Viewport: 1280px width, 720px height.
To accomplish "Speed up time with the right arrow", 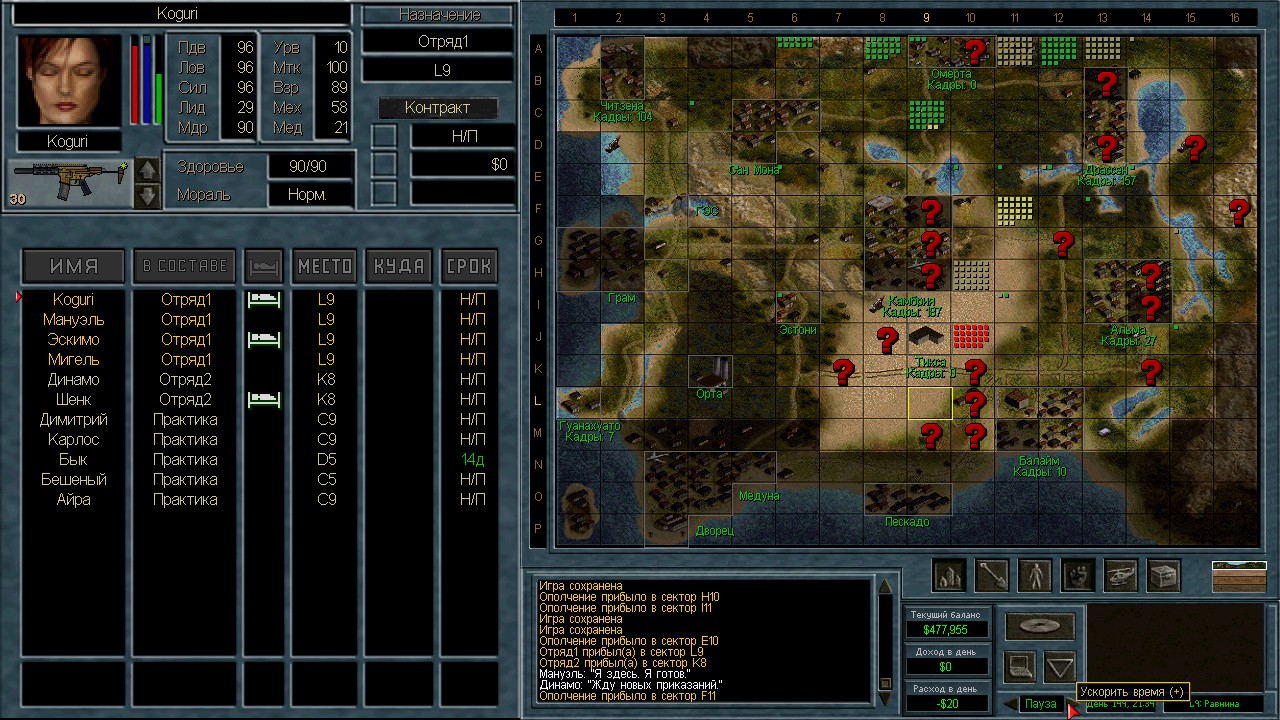I will pyautogui.click(x=1070, y=705).
